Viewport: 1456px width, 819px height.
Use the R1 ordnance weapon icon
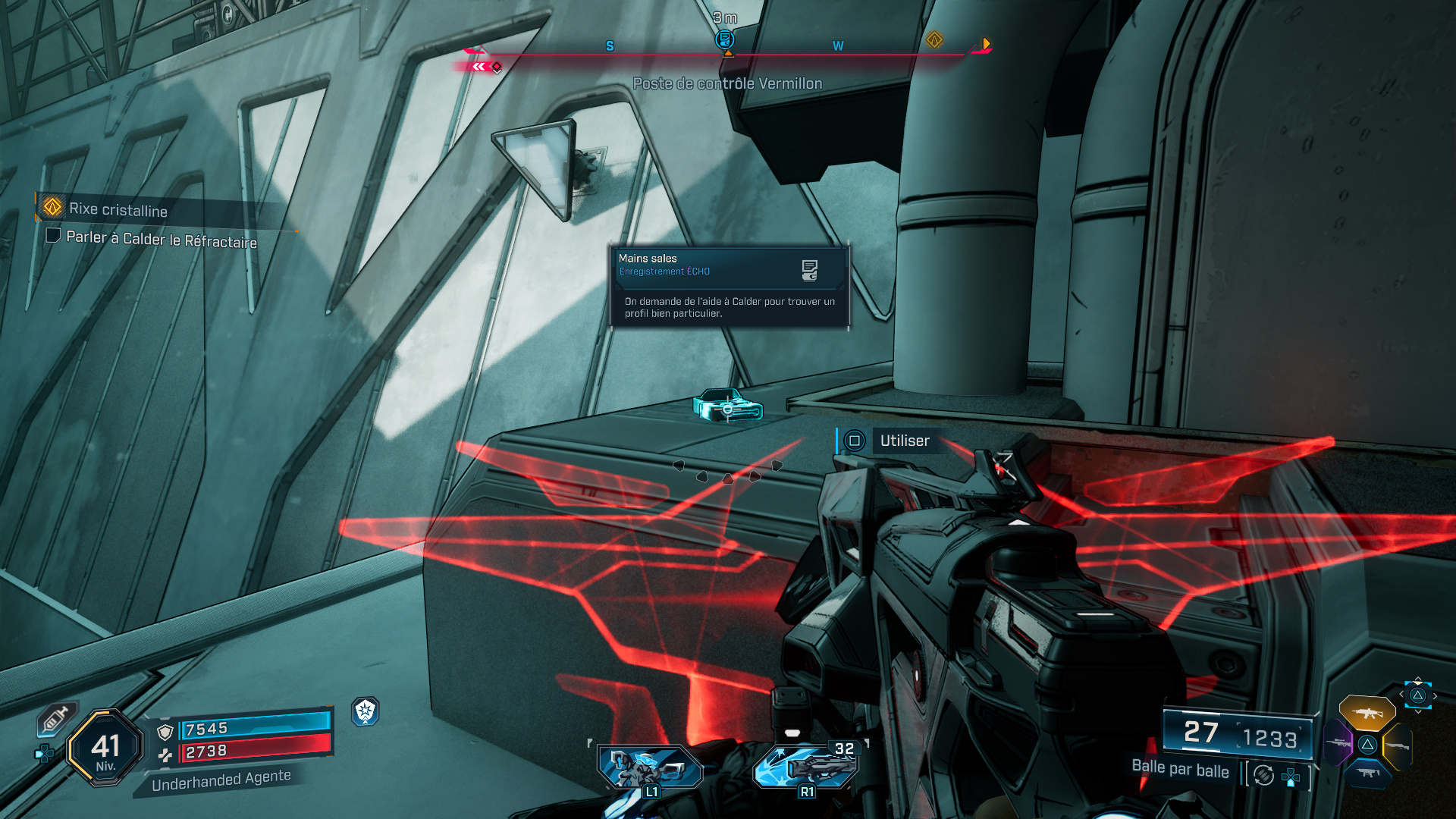click(x=806, y=766)
